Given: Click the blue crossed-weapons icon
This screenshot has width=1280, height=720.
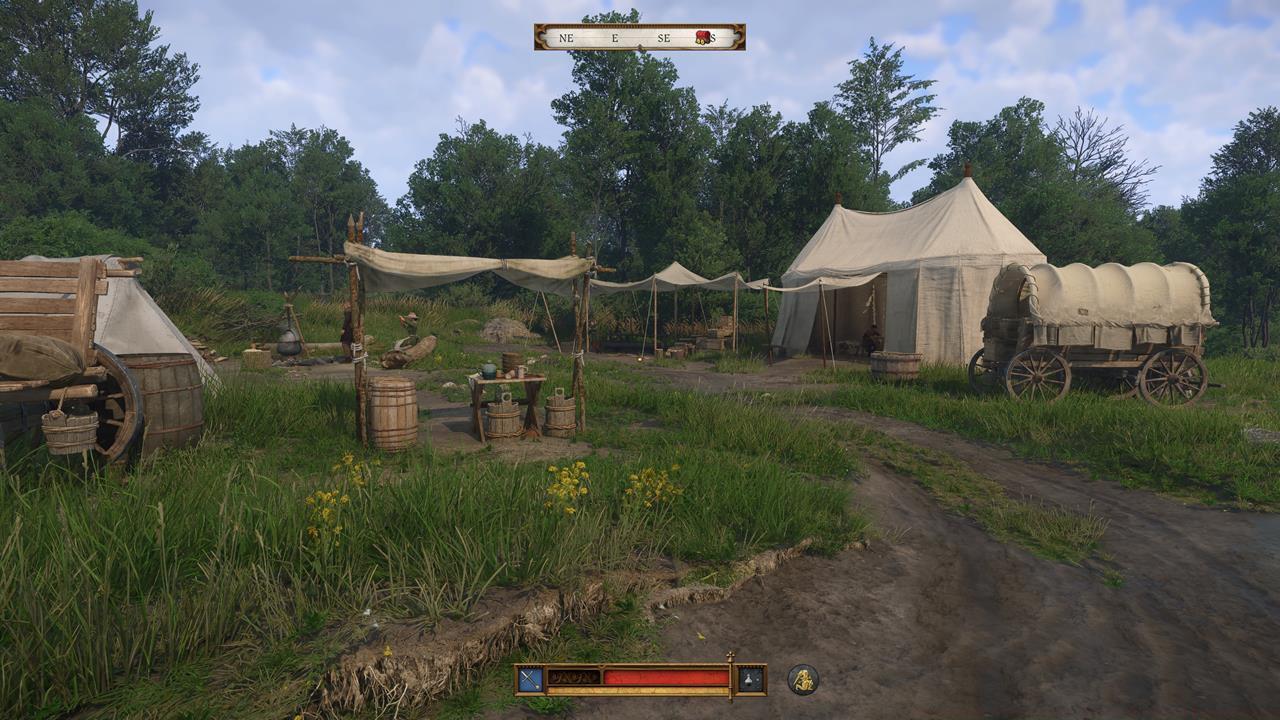Looking at the screenshot, I should point(530,680).
